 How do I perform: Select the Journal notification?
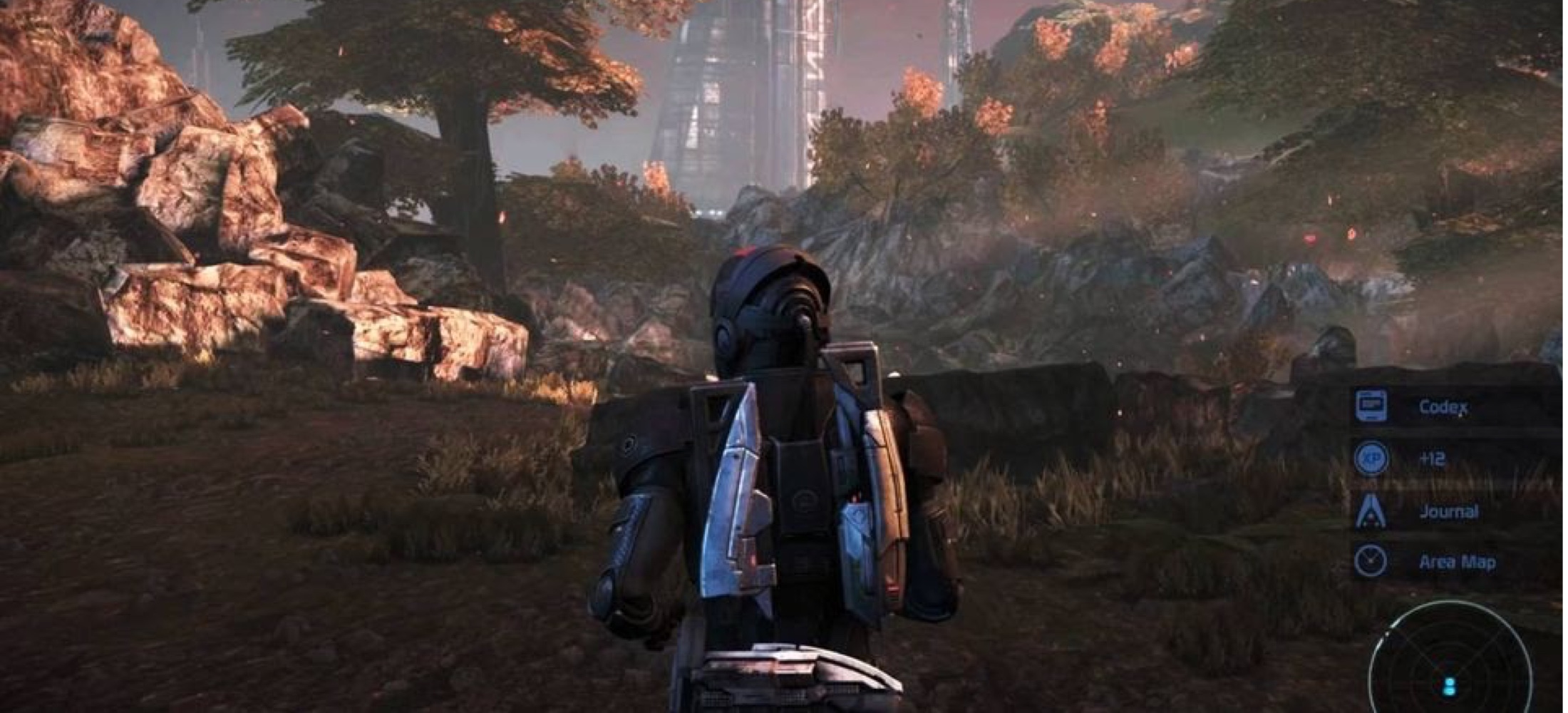1447,511
